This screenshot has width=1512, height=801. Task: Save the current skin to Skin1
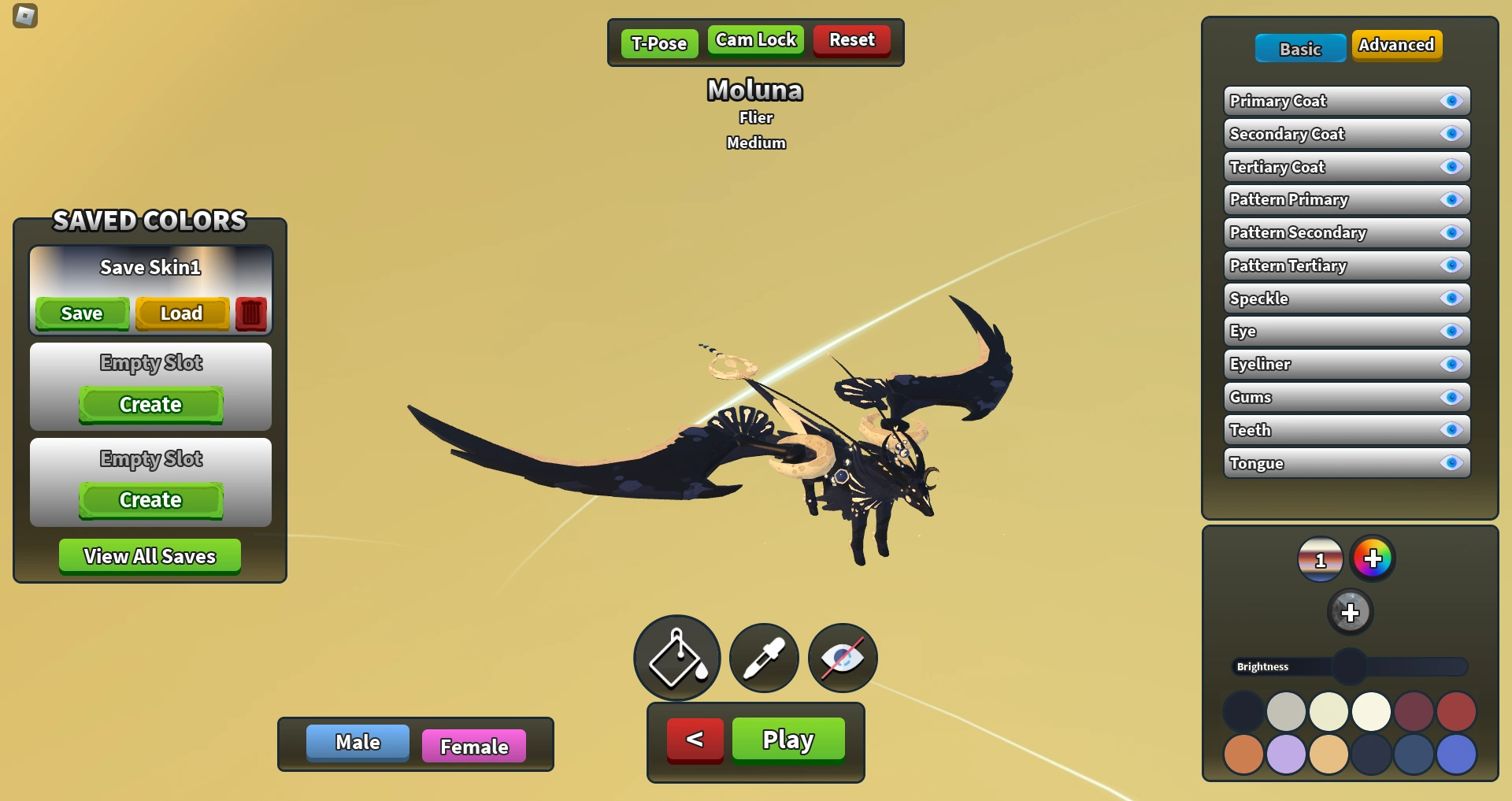pos(81,313)
